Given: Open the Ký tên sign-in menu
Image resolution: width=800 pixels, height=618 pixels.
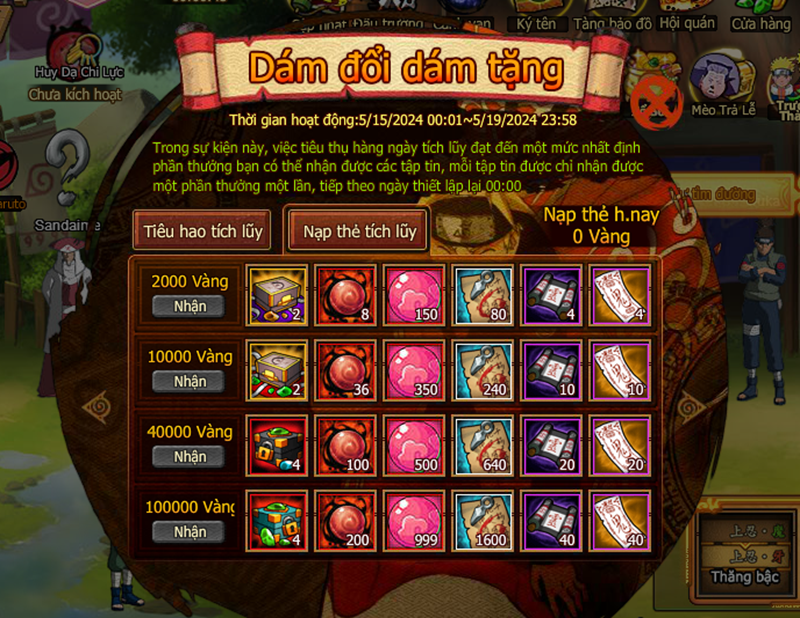Looking at the screenshot, I should pyautogui.click(x=537, y=17).
